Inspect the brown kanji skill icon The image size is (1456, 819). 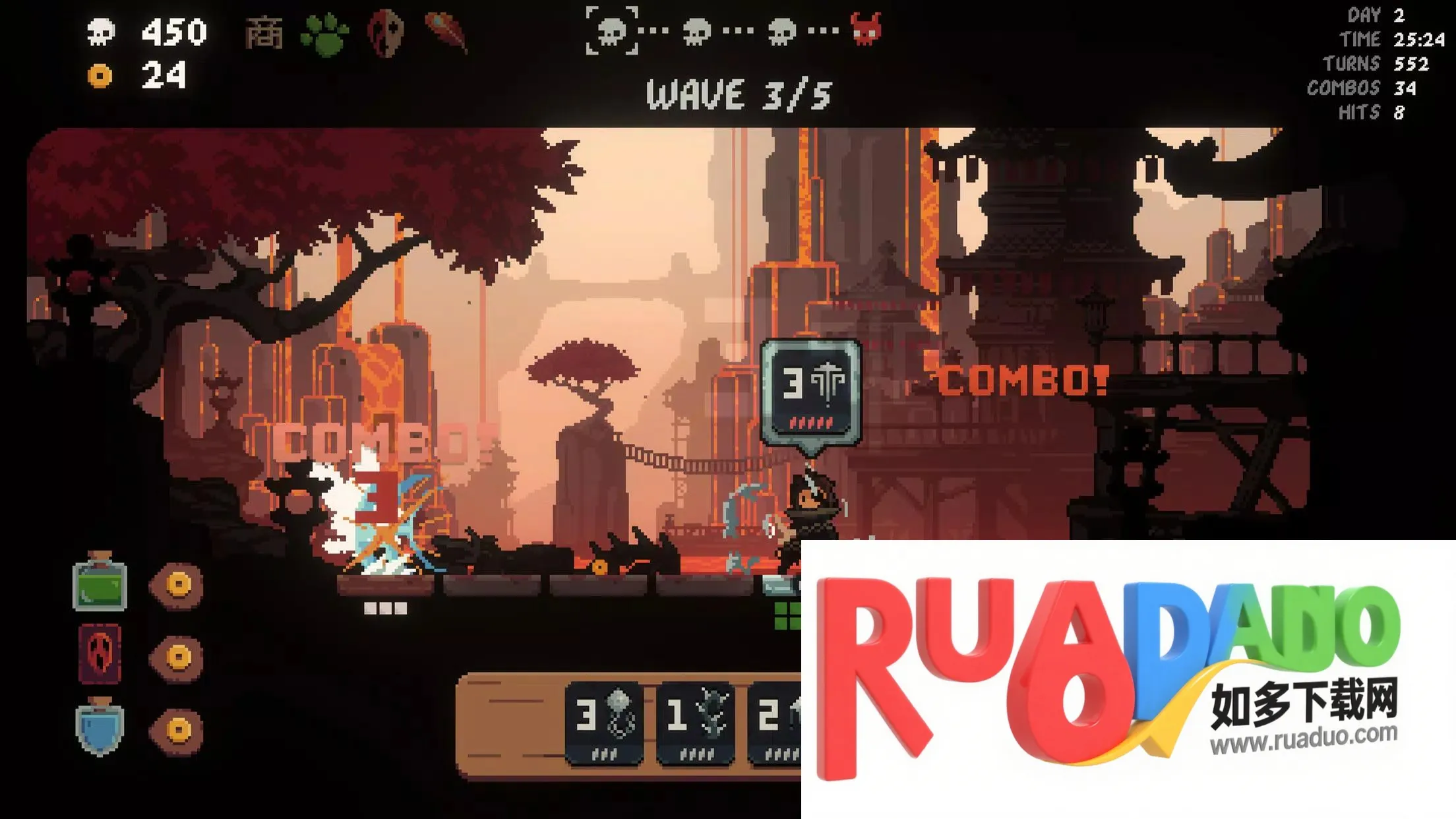pyautogui.click(x=264, y=33)
